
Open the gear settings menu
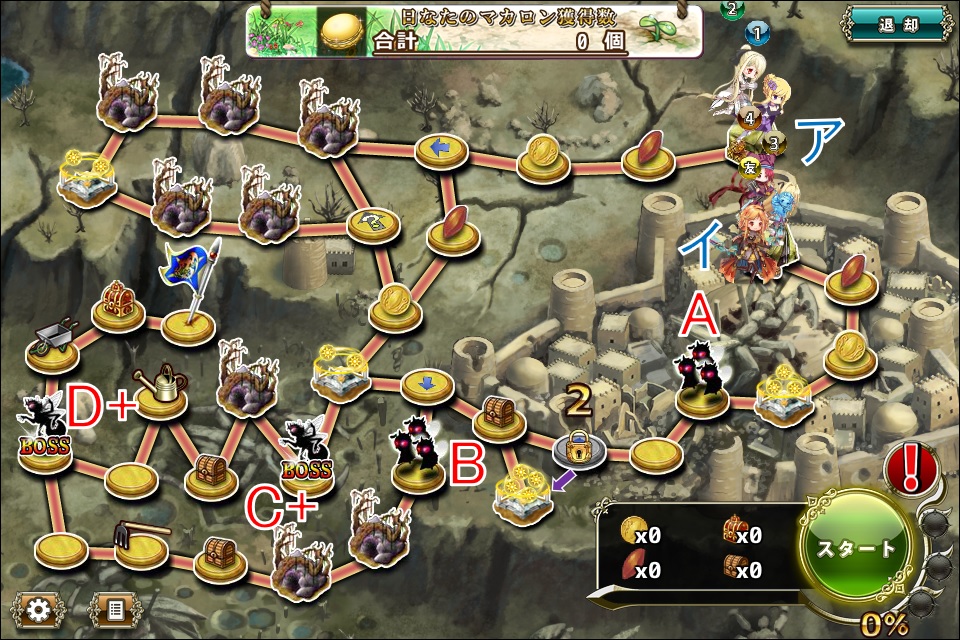coord(39,609)
